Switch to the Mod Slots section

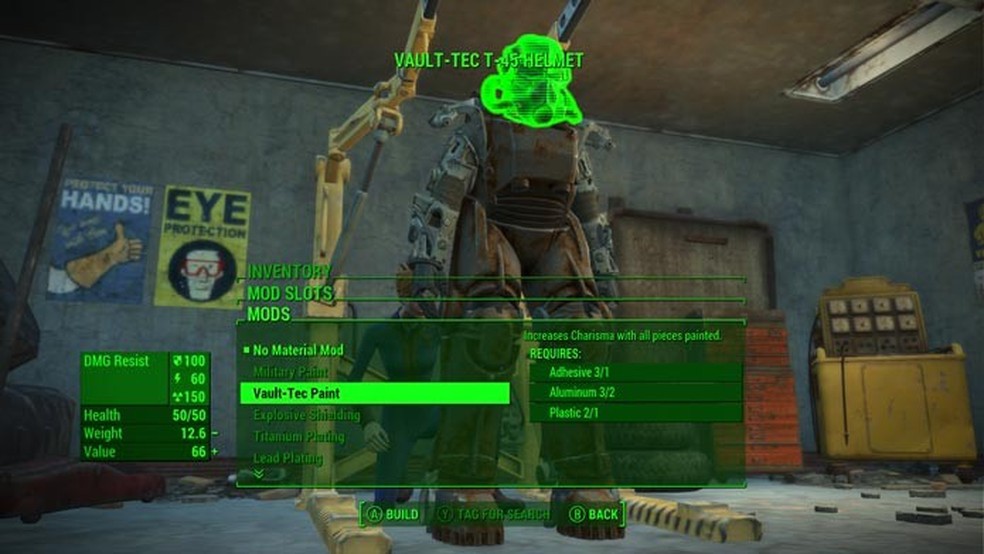point(290,293)
